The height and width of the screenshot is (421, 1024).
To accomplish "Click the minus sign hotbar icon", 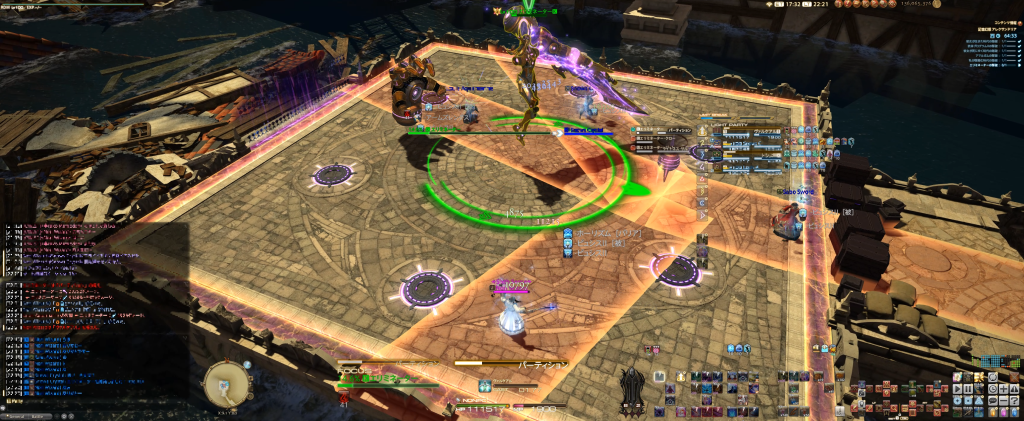I will 1003,400.
